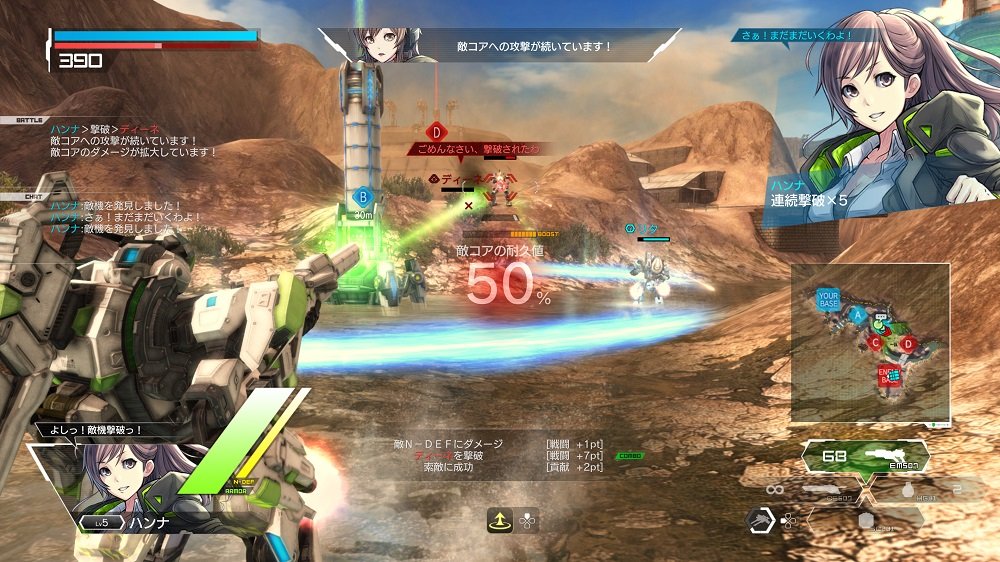Screen dimensions: 1000x562
Task: Select red plant D marker on minimap
Action: click(908, 344)
